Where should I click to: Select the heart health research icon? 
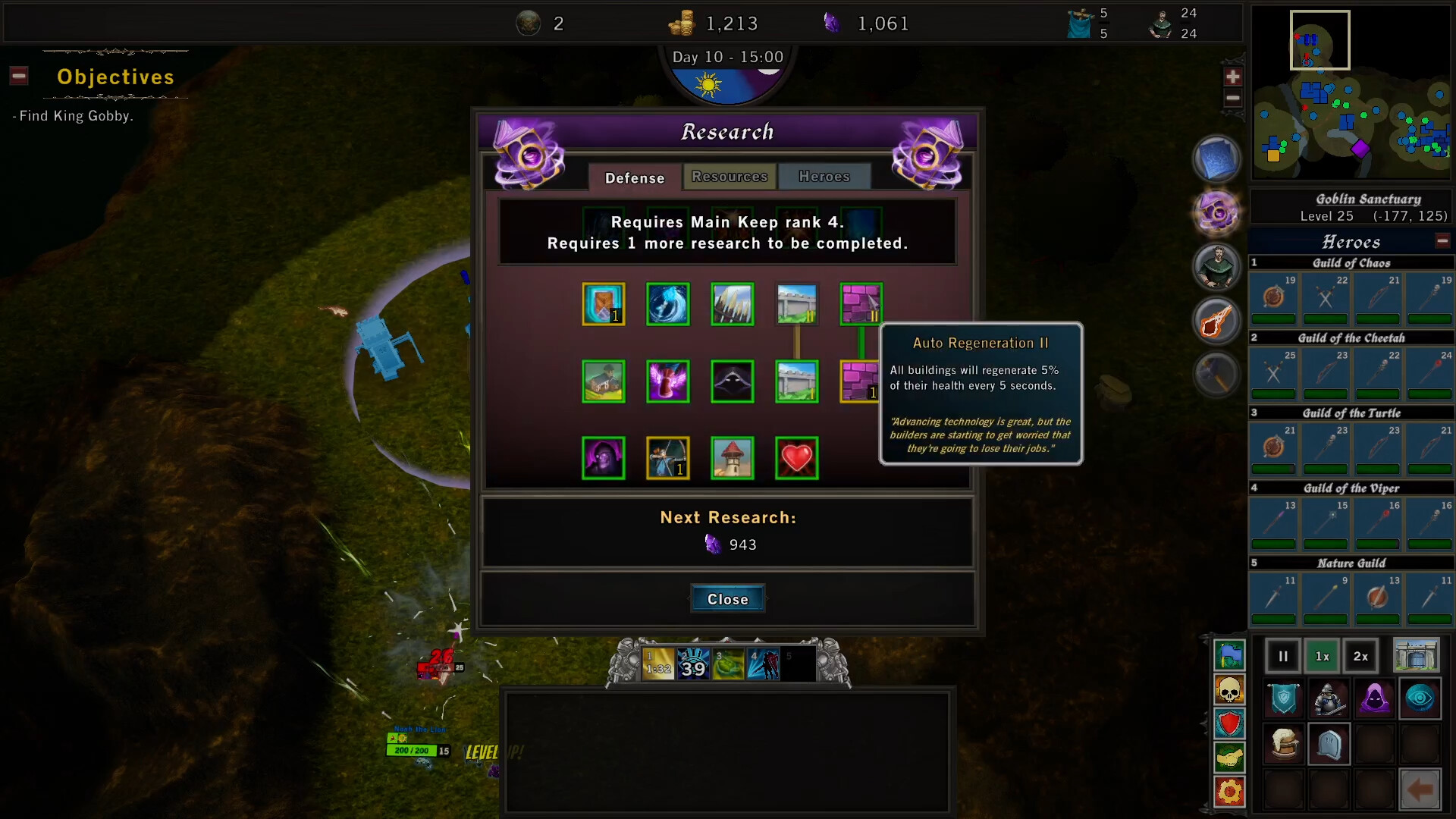coord(795,457)
